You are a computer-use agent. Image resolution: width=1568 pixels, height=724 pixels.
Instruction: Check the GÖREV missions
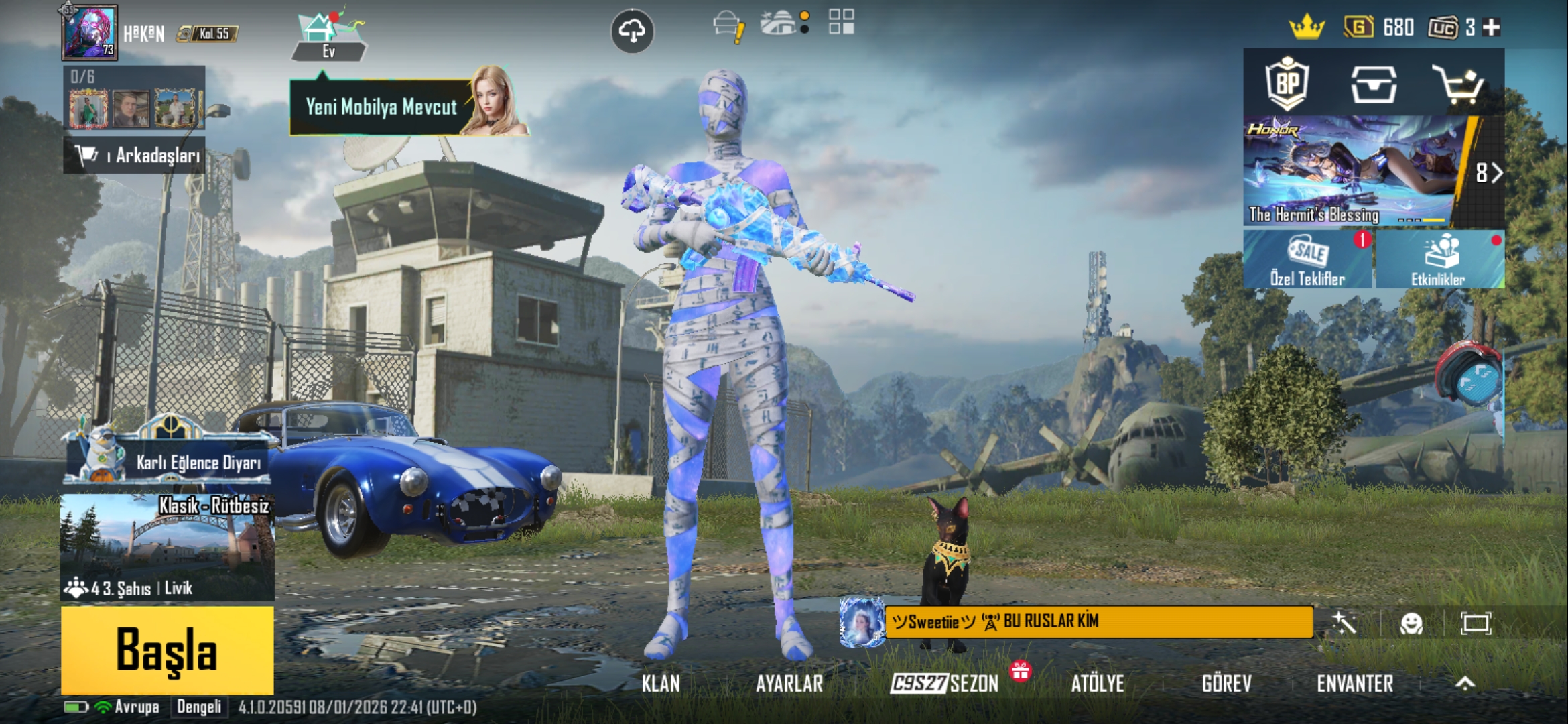1226,683
